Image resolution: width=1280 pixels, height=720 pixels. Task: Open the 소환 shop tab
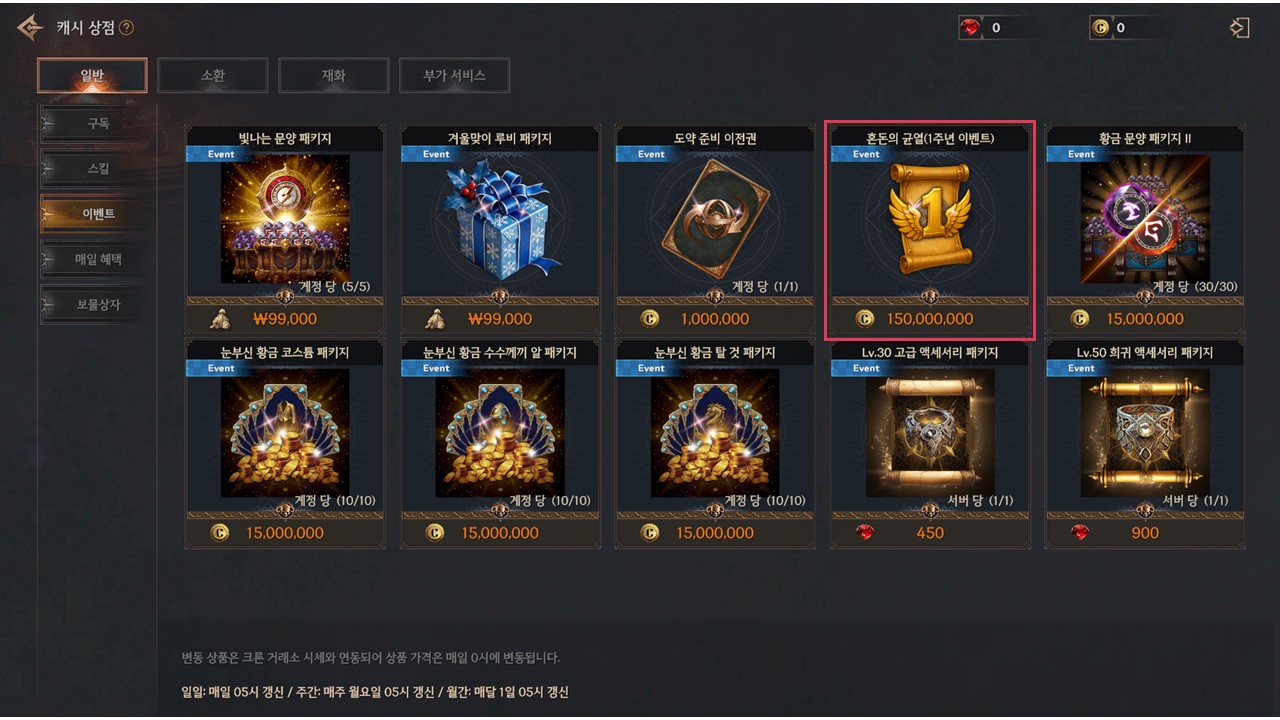pyautogui.click(x=212, y=75)
